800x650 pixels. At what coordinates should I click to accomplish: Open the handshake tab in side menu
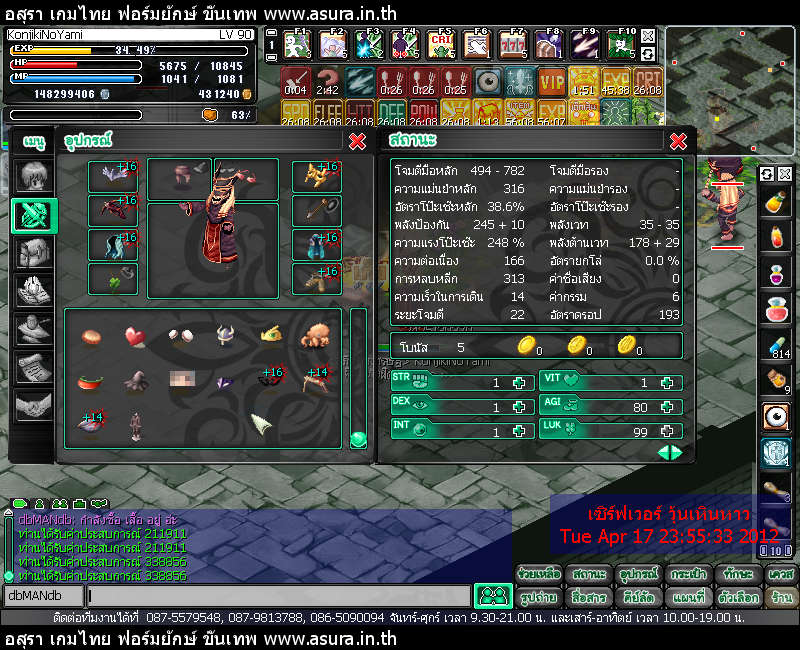(x=34, y=405)
